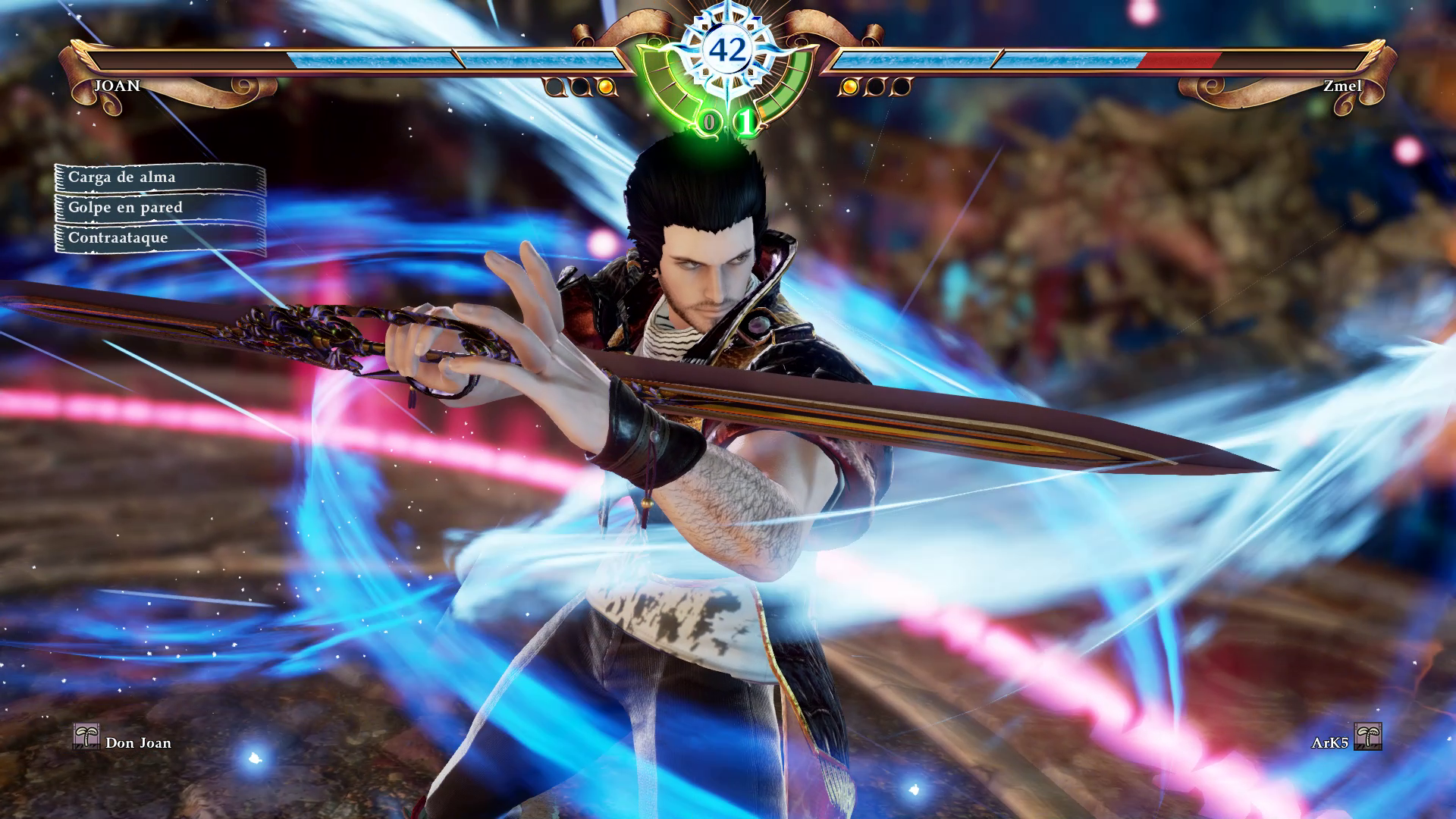Choose the Contraataque entry
1456x819 pixels.
pos(159,238)
